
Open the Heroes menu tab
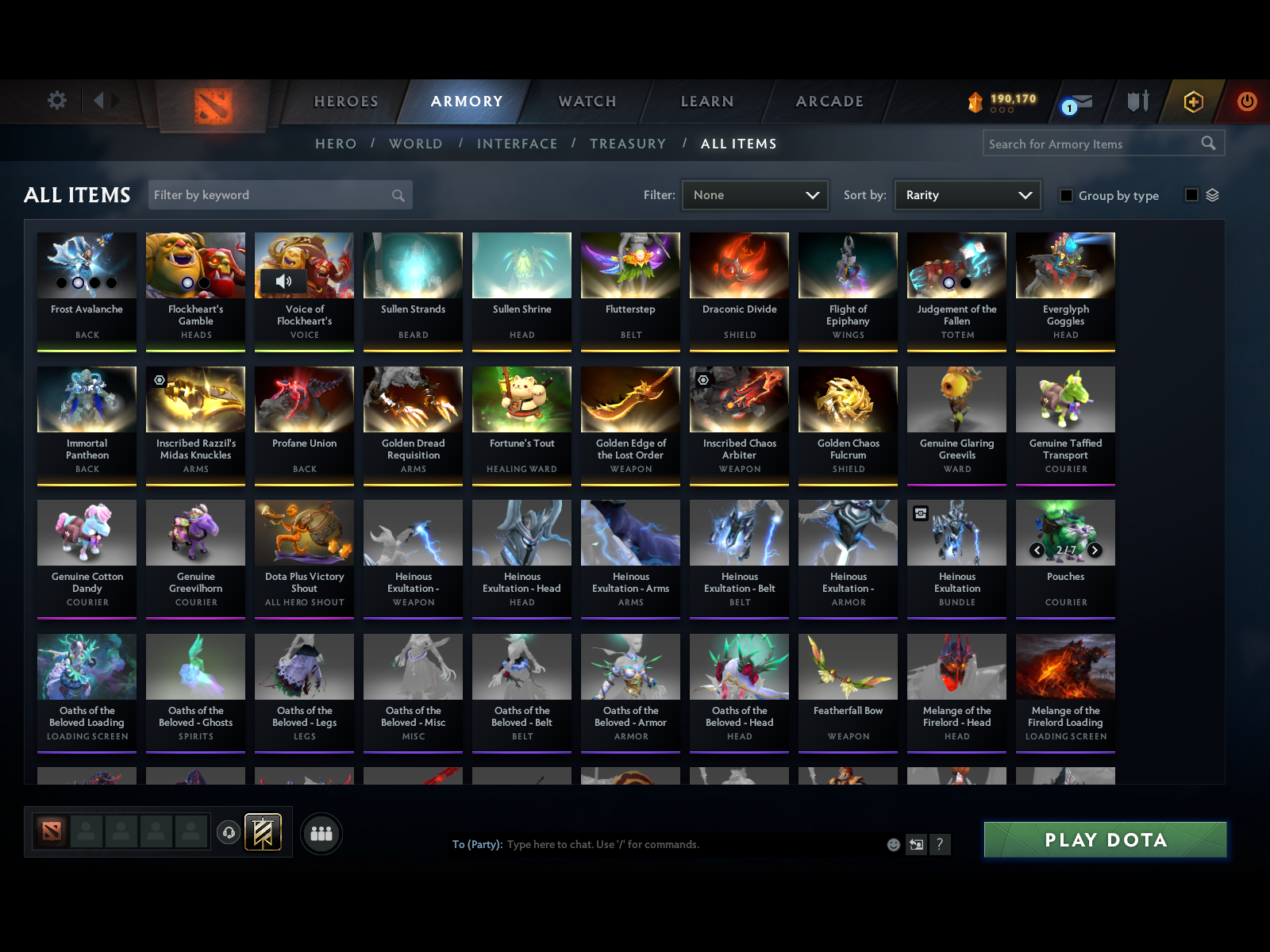pyautogui.click(x=345, y=102)
